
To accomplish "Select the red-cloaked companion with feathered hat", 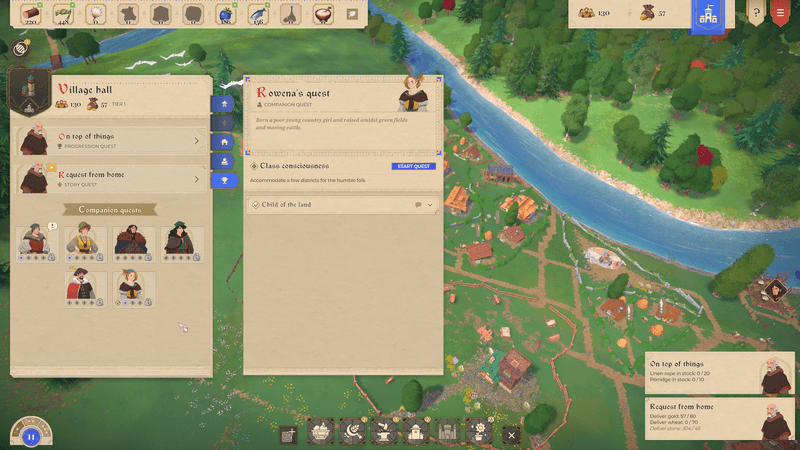I will 81,286.
